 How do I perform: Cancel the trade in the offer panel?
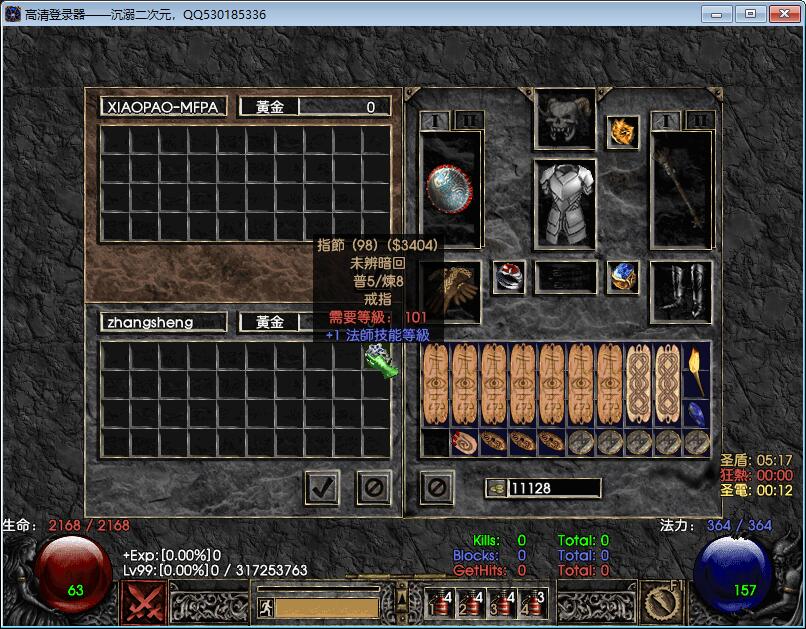(374, 487)
